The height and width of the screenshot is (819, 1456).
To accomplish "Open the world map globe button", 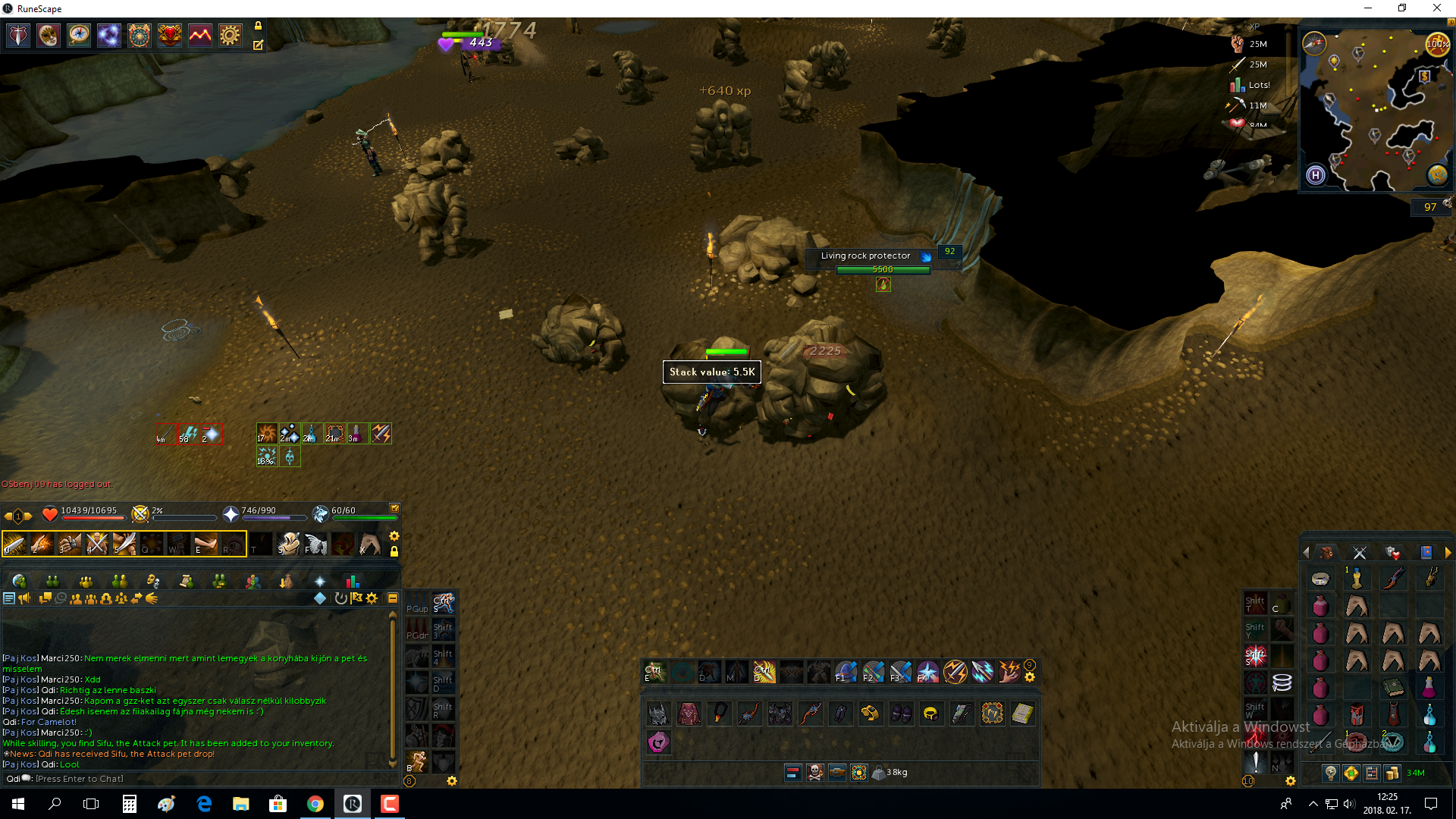I will [x=1437, y=175].
